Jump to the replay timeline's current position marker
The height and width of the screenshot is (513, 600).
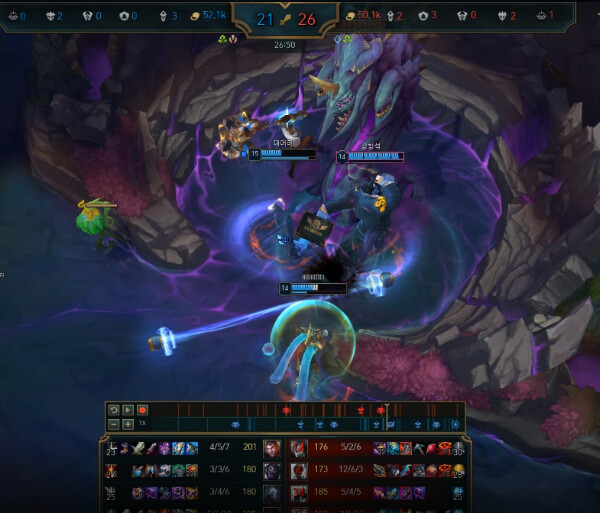[387, 409]
